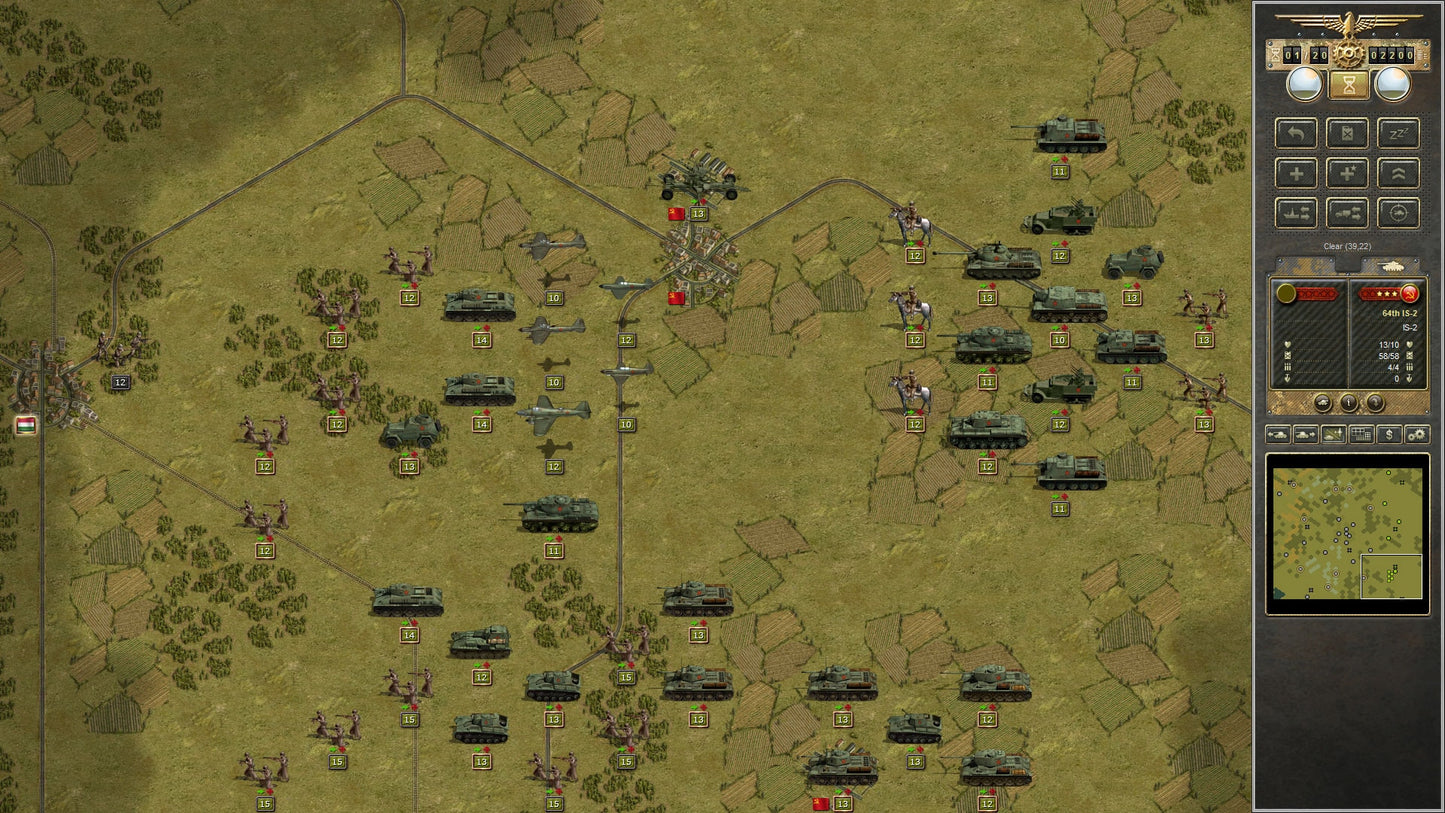Click the settings gears icon
The image size is (1445, 813).
click(x=1417, y=435)
